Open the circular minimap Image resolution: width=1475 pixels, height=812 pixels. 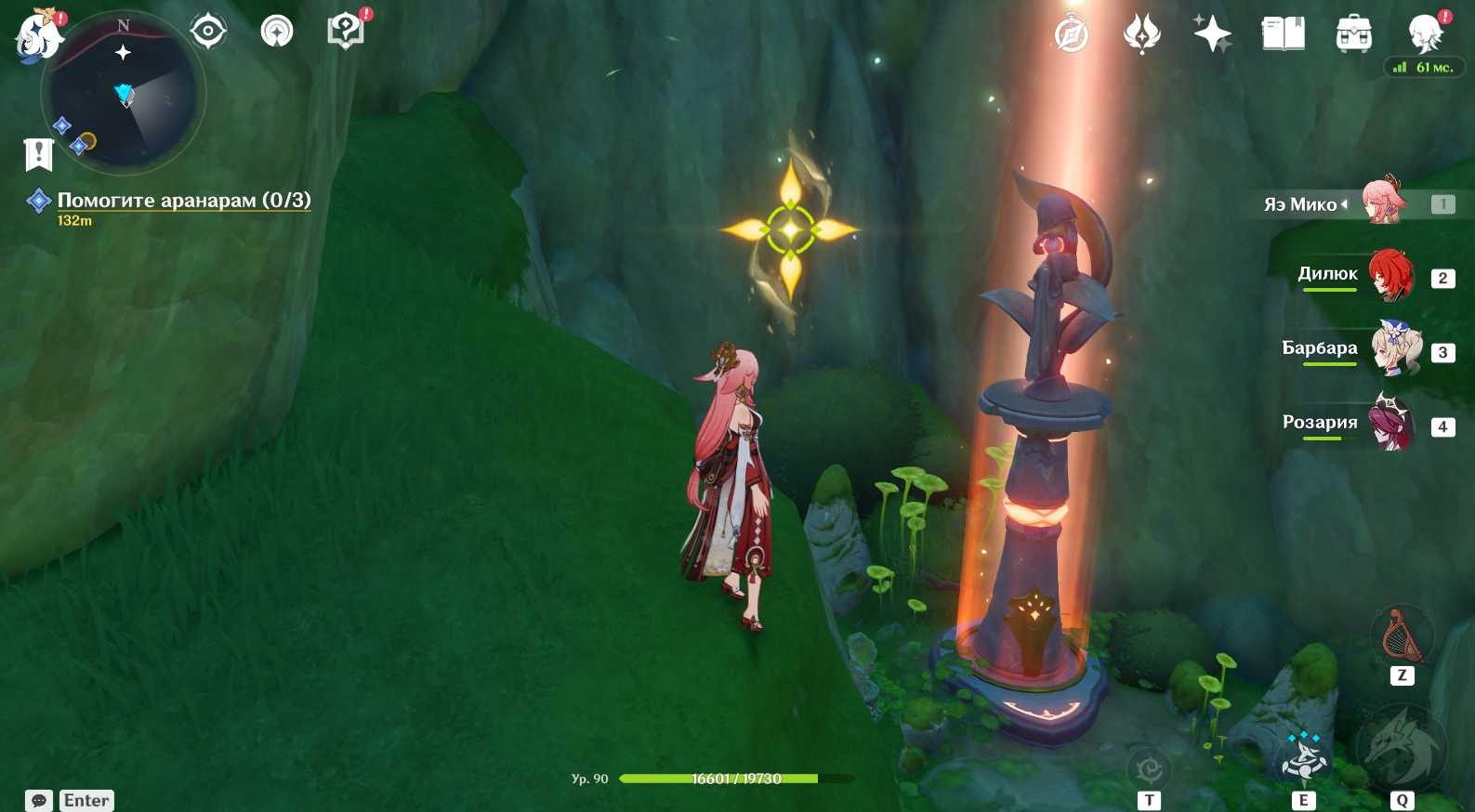tap(124, 94)
